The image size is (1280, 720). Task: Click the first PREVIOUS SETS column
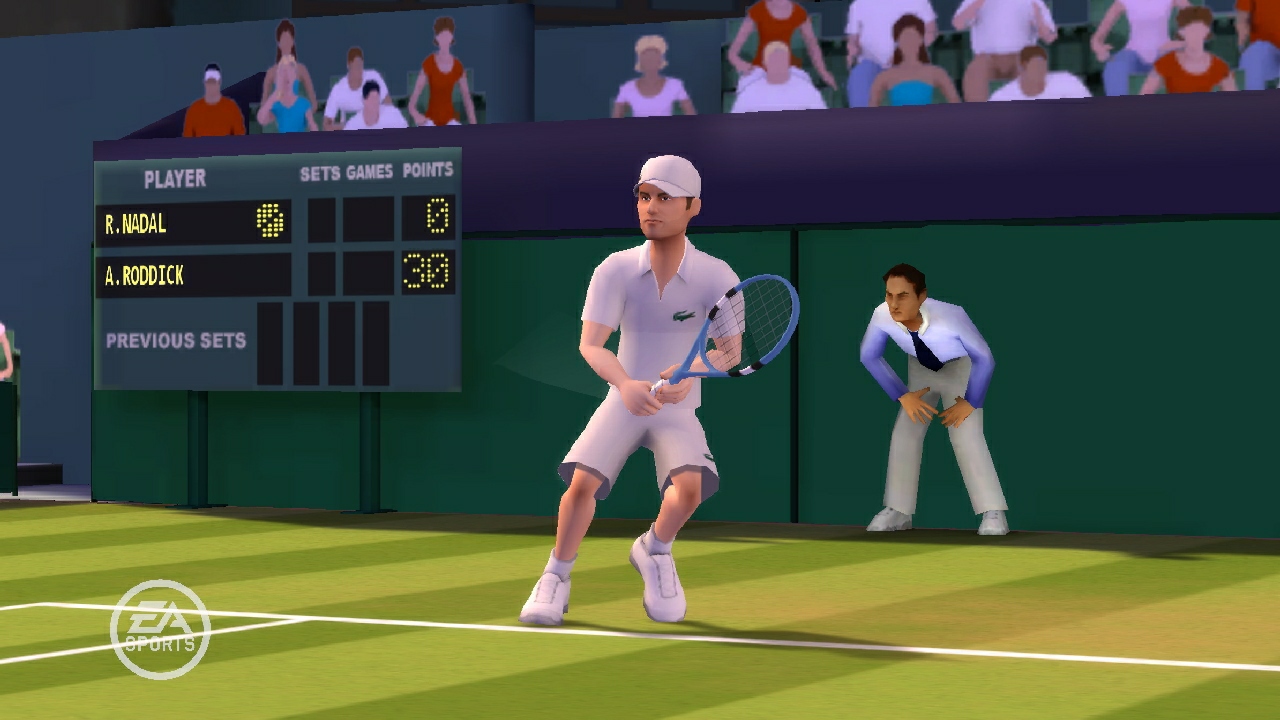click(x=270, y=345)
